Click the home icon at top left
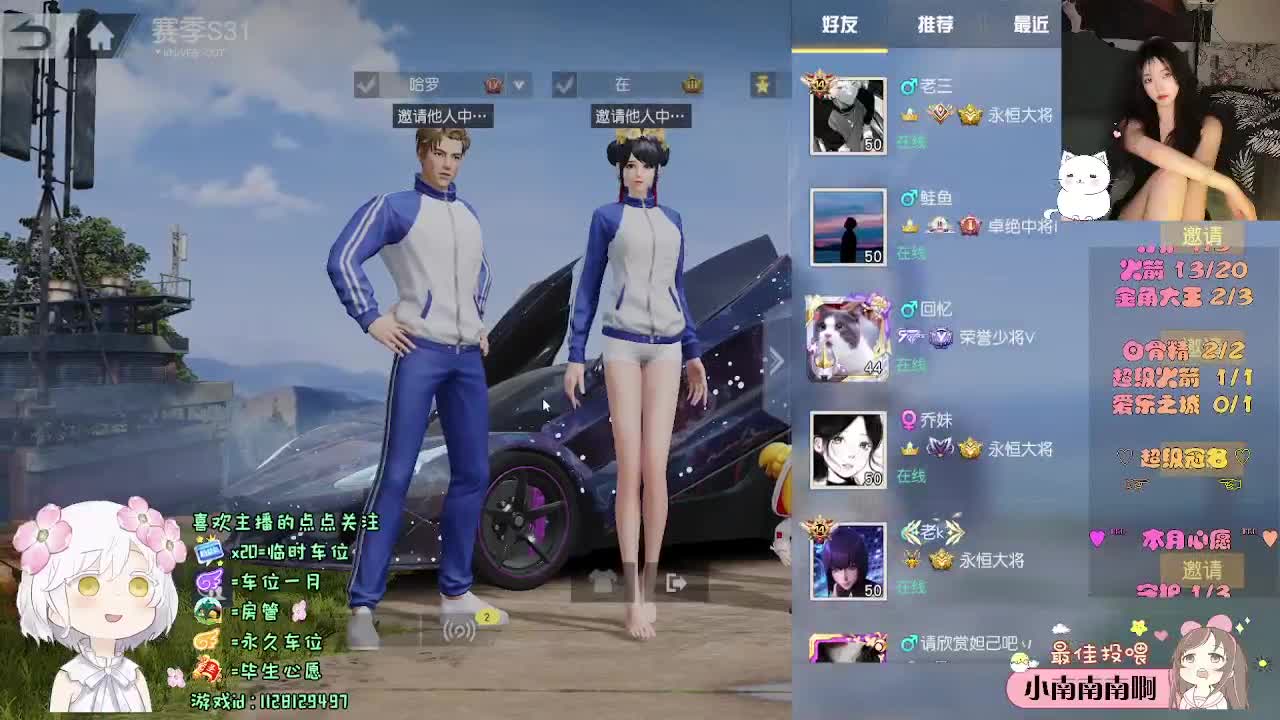 [x=100, y=32]
